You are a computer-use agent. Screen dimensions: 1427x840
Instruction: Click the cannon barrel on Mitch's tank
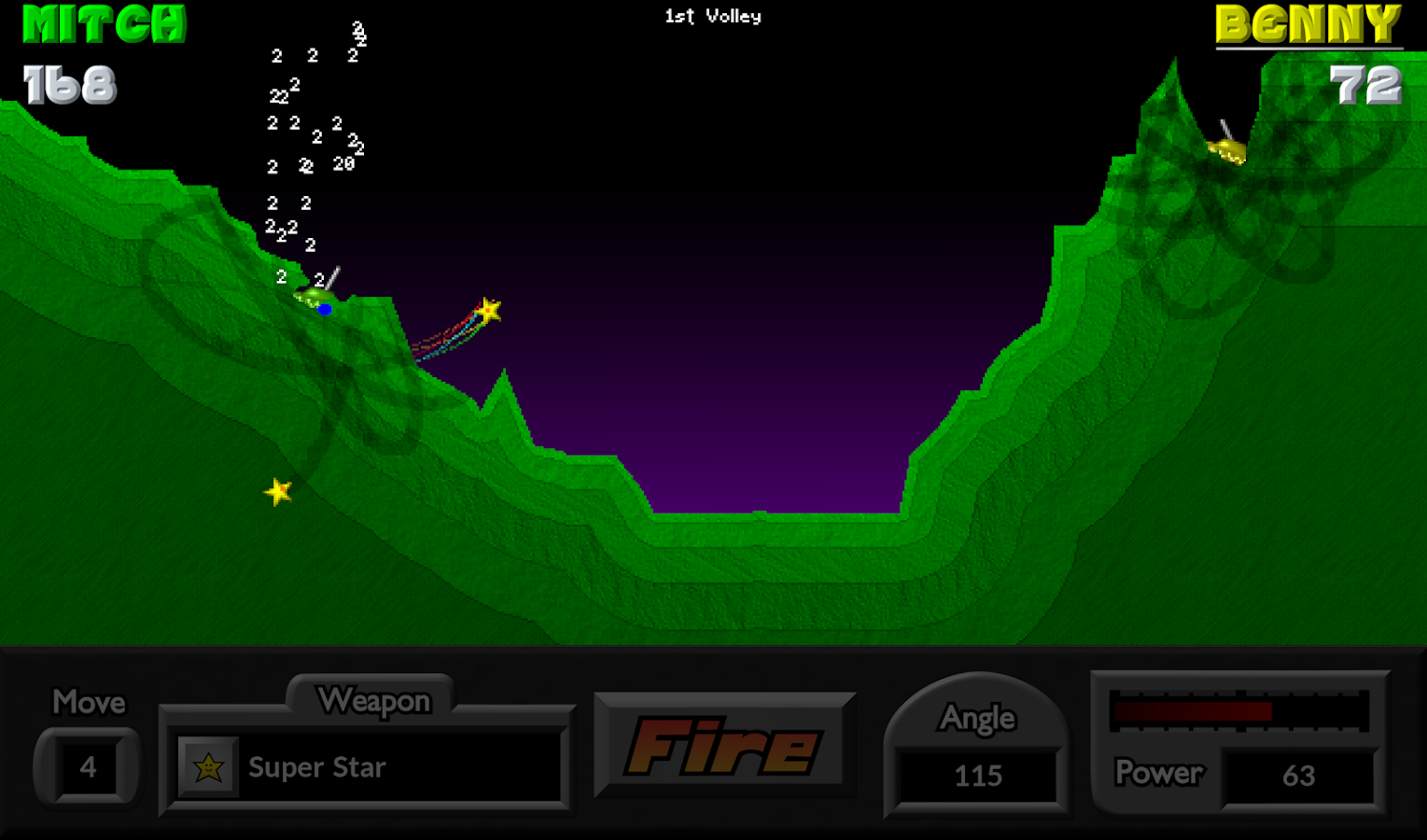tap(333, 273)
